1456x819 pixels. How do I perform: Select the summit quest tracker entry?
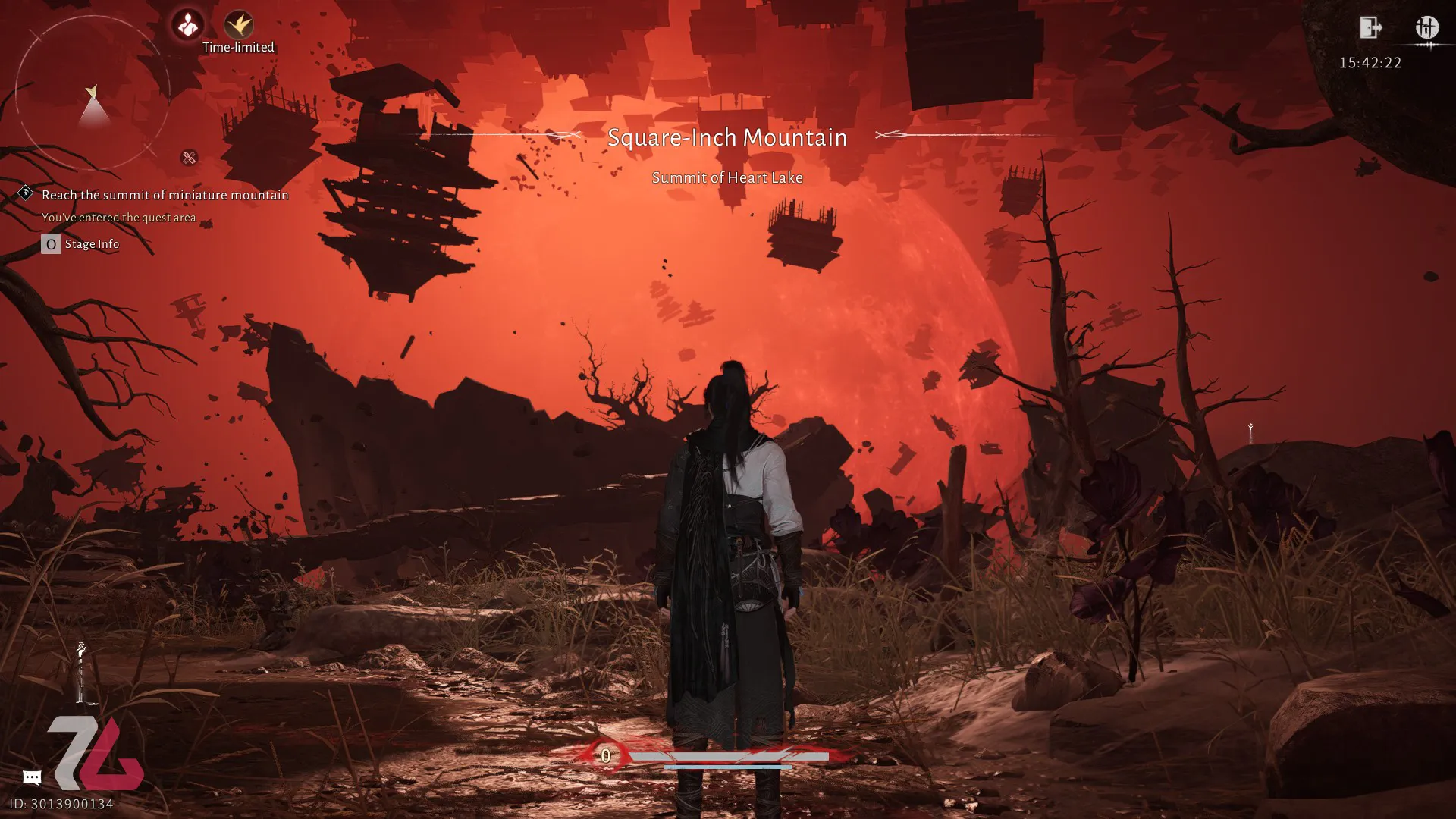165,195
